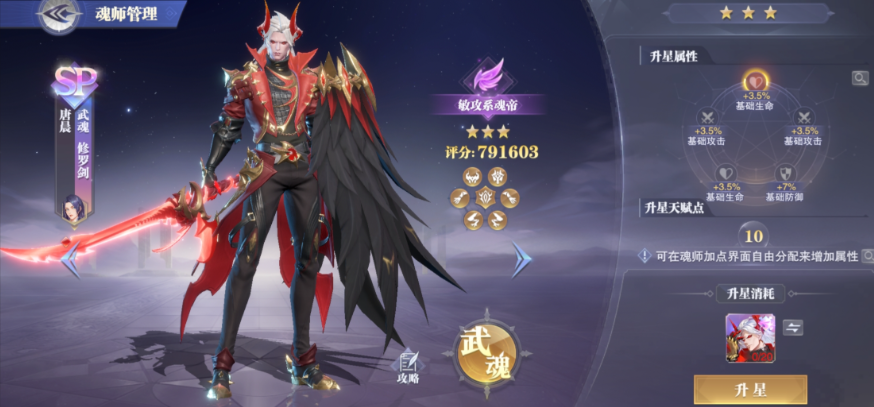The height and width of the screenshot is (407, 874).
Task: Go back using the top-left return arrow
Action: pos(58,14)
